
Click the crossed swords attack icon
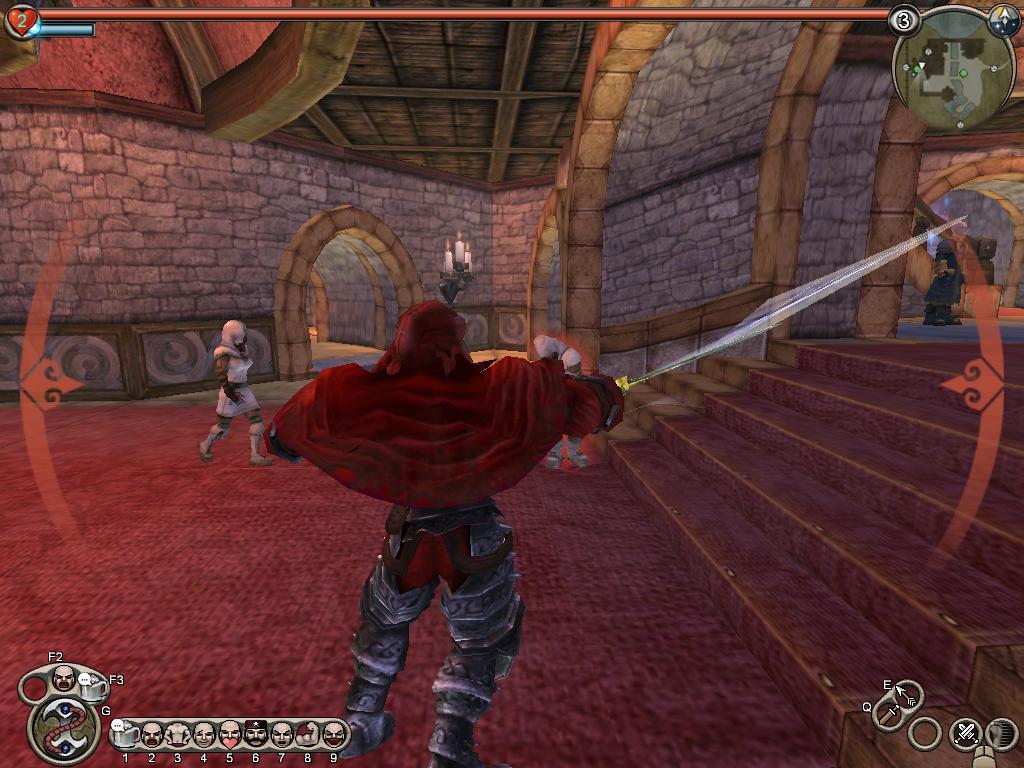click(x=965, y=733)
